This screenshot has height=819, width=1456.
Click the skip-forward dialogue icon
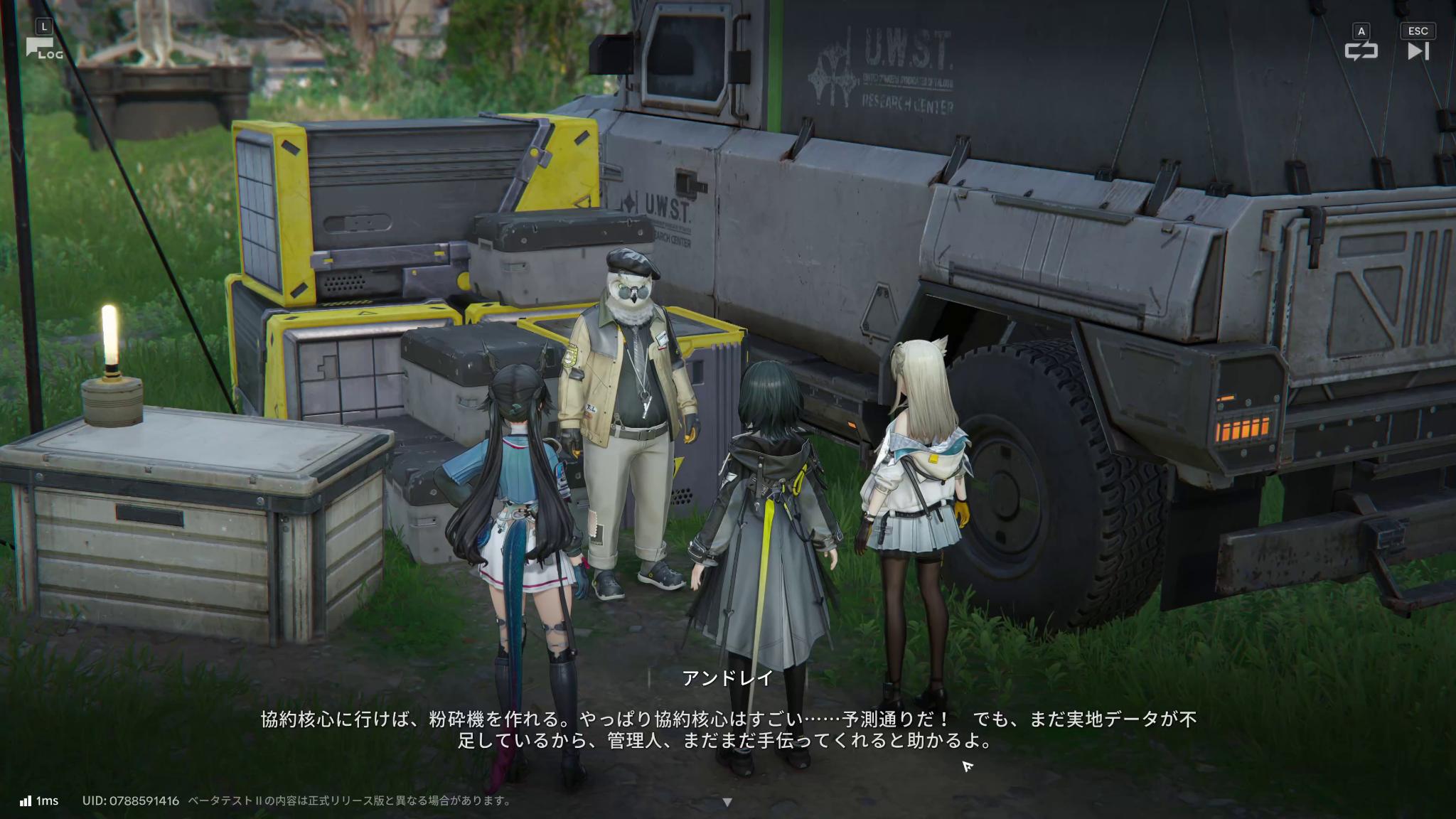1418,50
